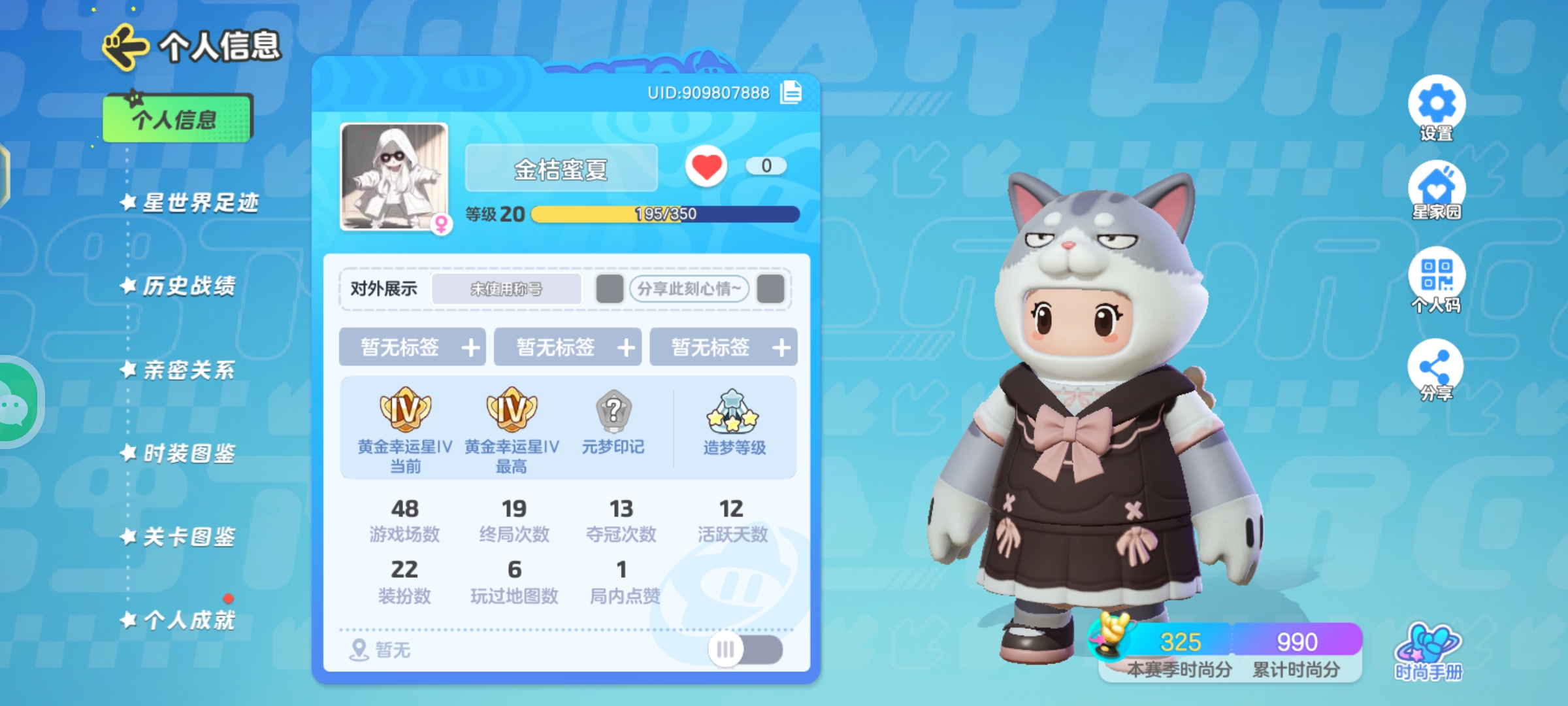Click the heart to like this player

[708, 165]
